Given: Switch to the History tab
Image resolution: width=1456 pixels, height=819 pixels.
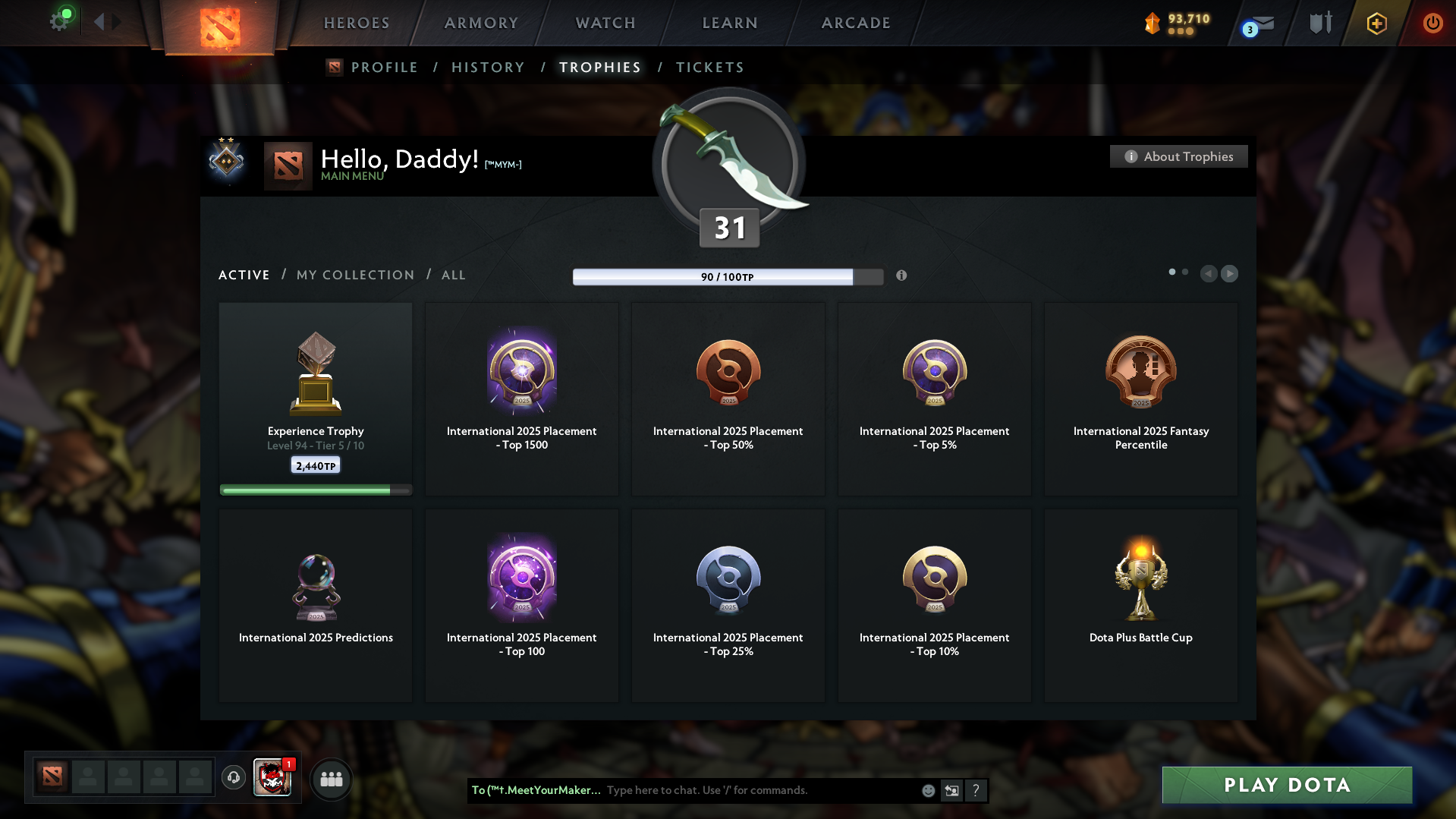Looking at the screenshot, I should 488,68.
